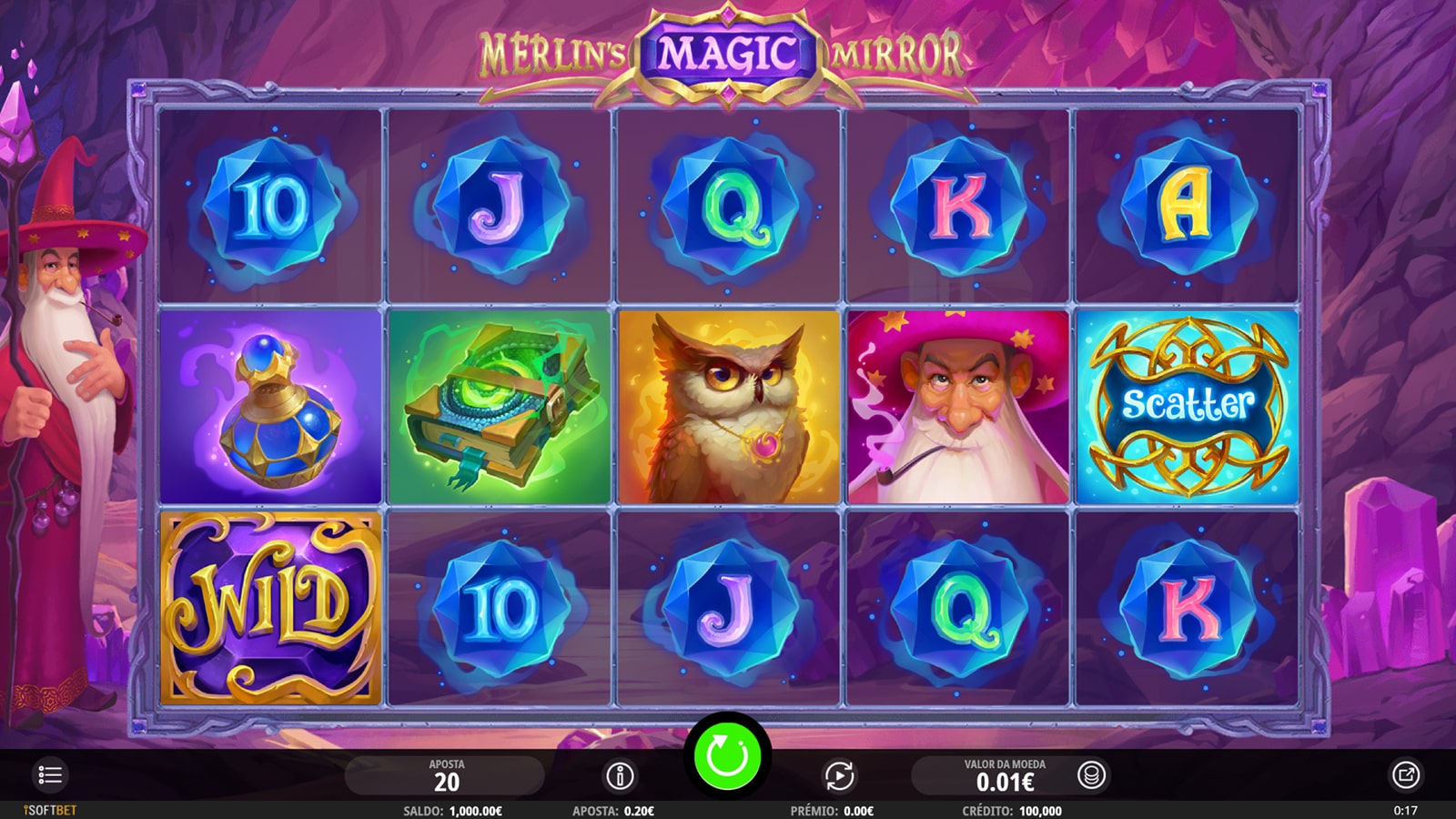1456x819 pixels.
Task: Activate the autoplay button
Action: [839, 776]
